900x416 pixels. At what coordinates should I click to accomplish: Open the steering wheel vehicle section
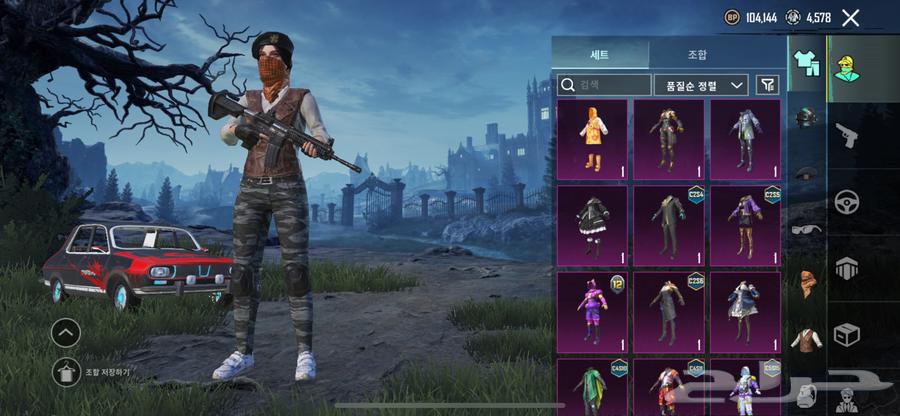[846, 201]
